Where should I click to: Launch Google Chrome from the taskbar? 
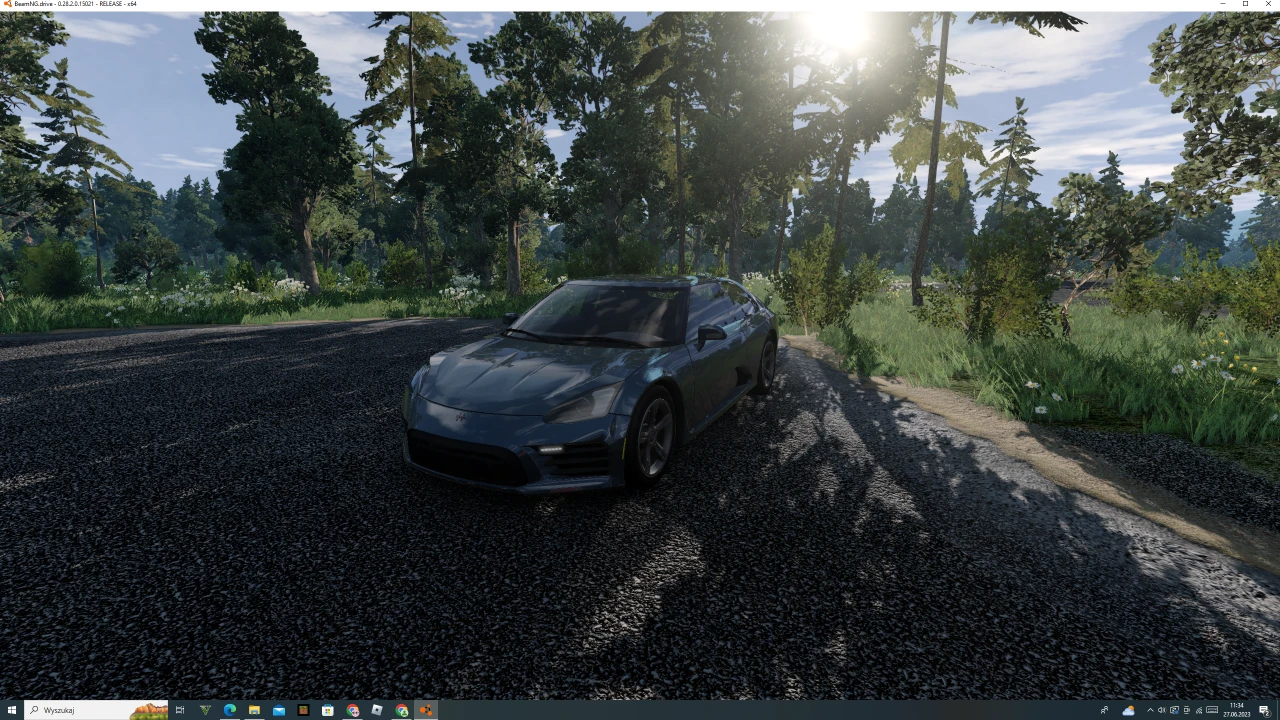[352, 710]
